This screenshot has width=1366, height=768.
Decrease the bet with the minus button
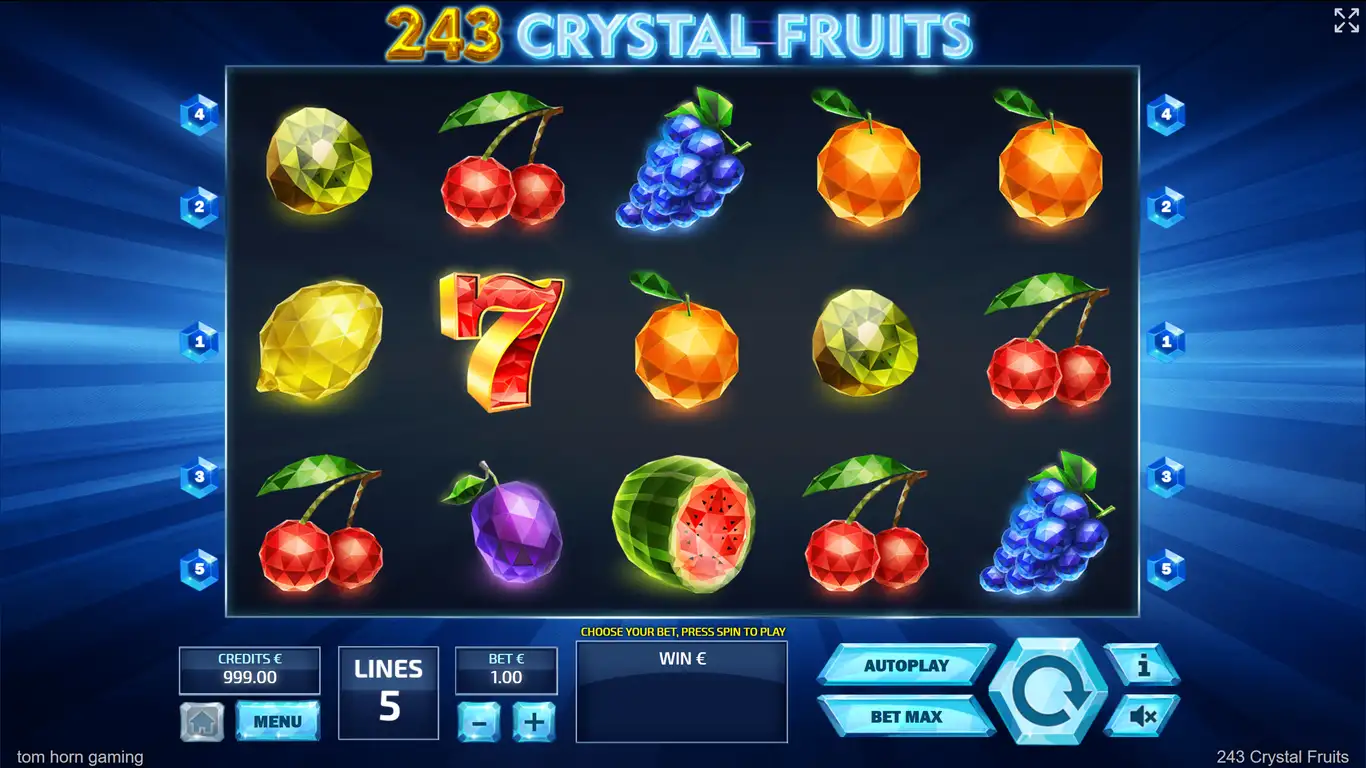pyautogui.click(x=479, y=721)
